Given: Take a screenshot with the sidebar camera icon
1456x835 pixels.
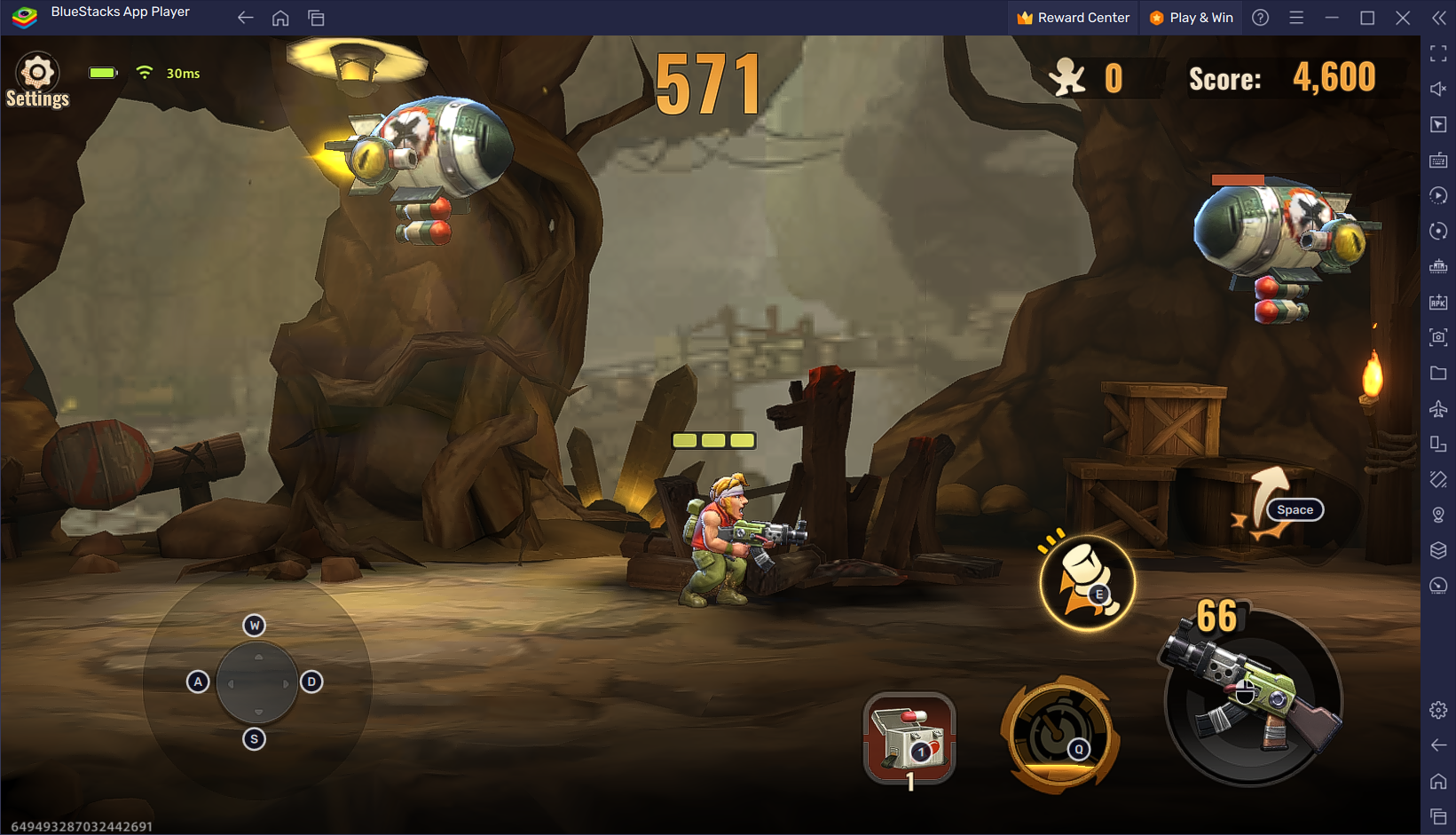Looking at the screenshot, I should coord(1438,337).
